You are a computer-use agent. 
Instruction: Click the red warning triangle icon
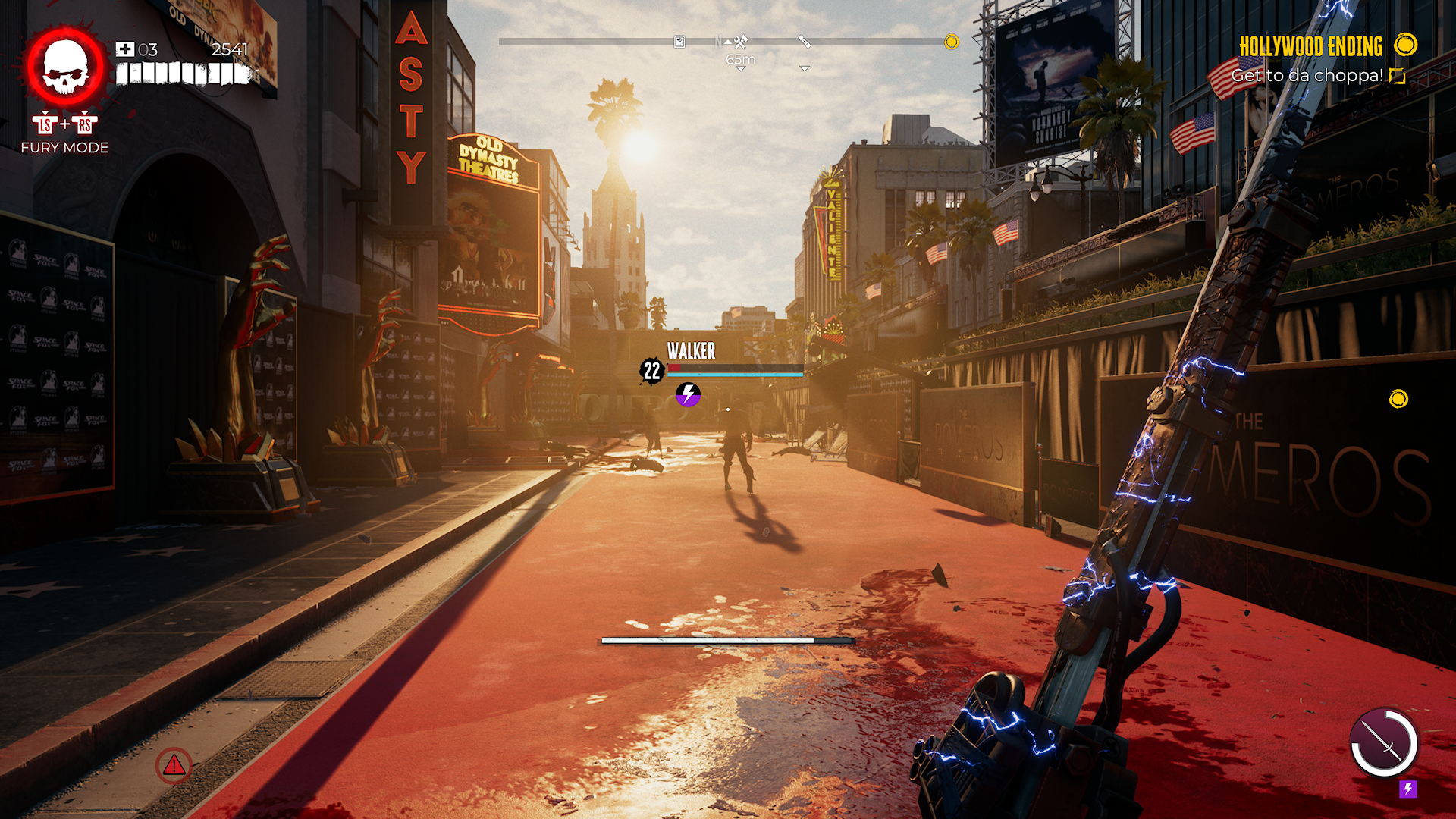174,765
